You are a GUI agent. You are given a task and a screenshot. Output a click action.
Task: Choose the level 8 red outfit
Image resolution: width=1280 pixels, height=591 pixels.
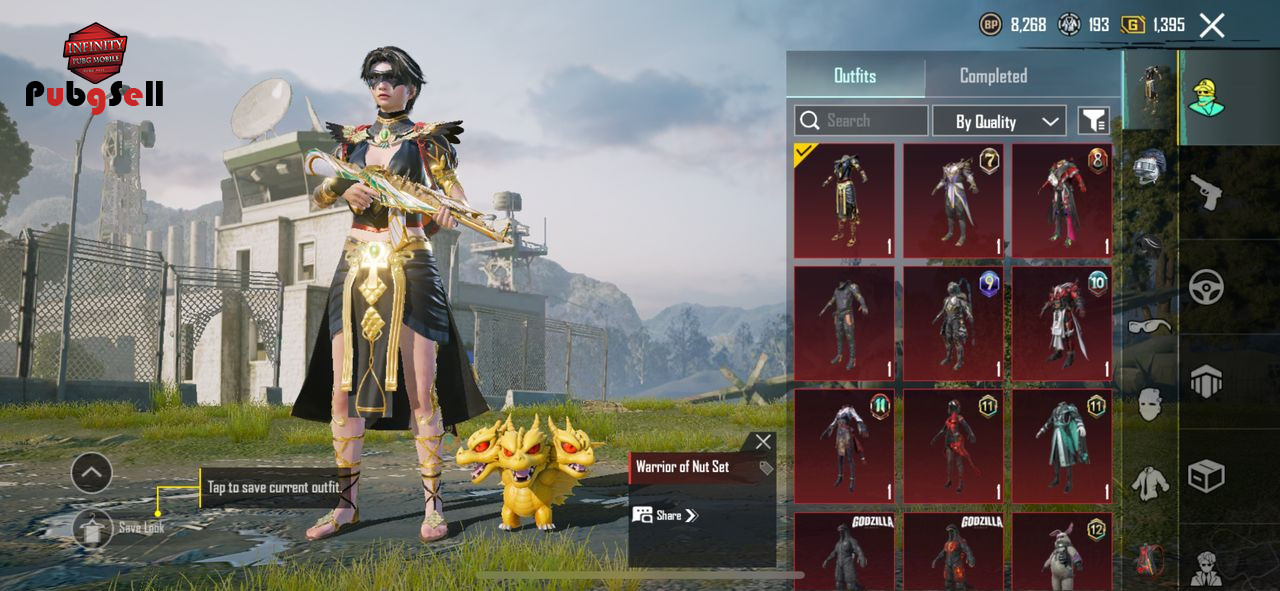1061,200
